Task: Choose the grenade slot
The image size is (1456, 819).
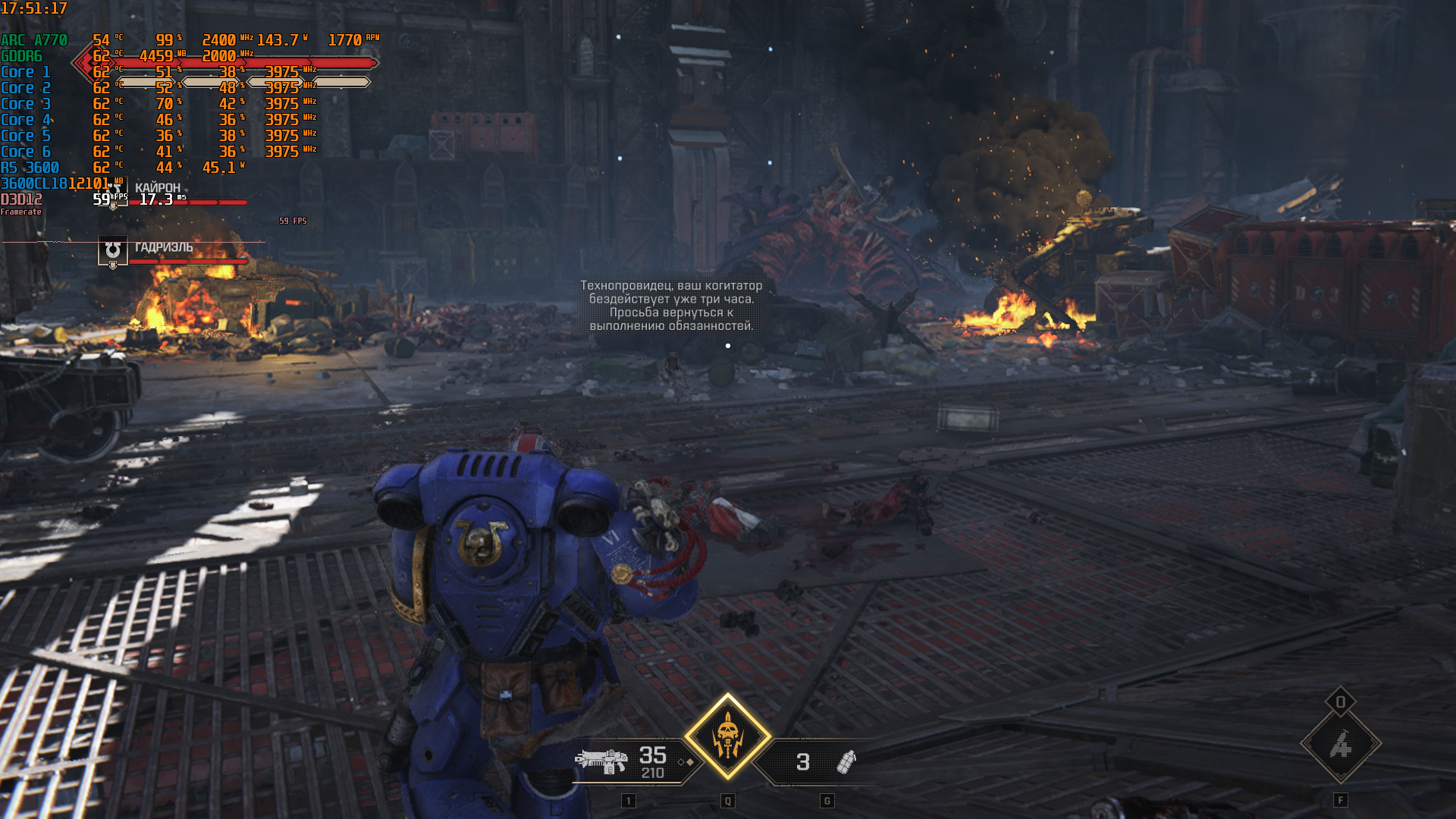Action: [x=845, y=761]
